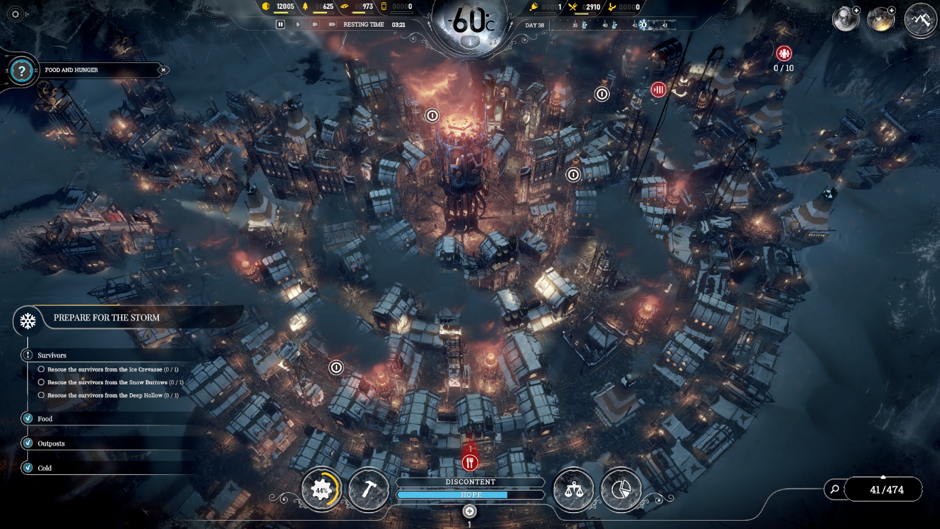Open the economy pie chart overview
Viewport: 940px width, 529px height.
[621, 489]
